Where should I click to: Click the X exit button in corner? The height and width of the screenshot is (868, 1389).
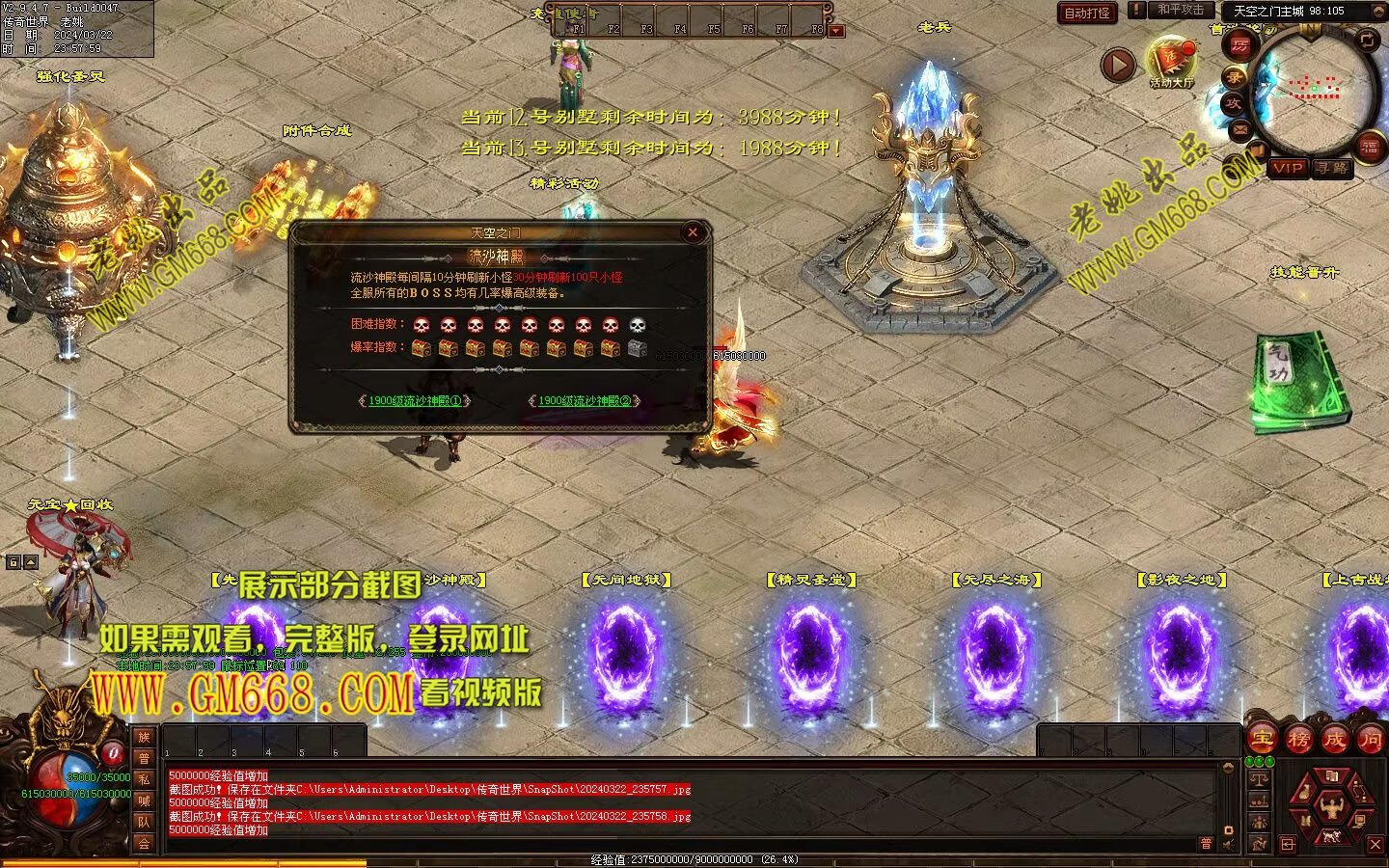[x=1375, y=845]
